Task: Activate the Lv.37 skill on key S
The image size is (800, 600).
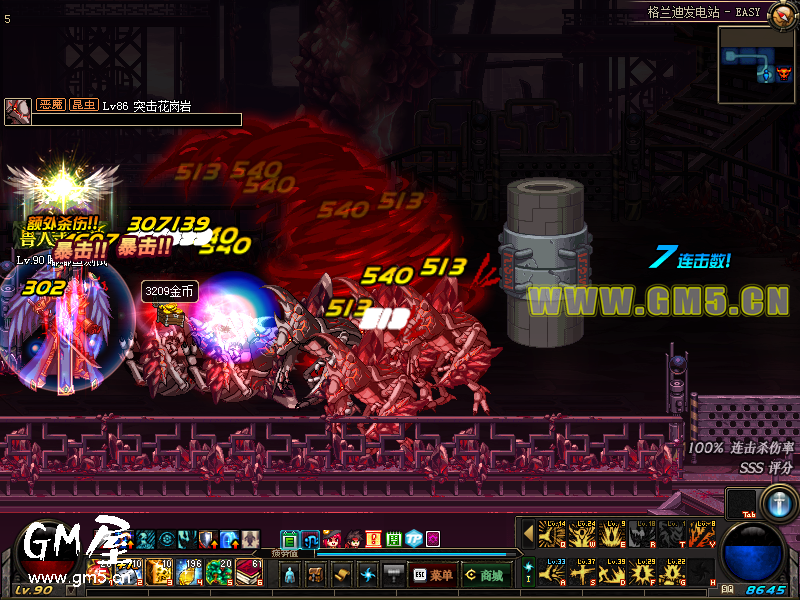Action: [581, 573]
